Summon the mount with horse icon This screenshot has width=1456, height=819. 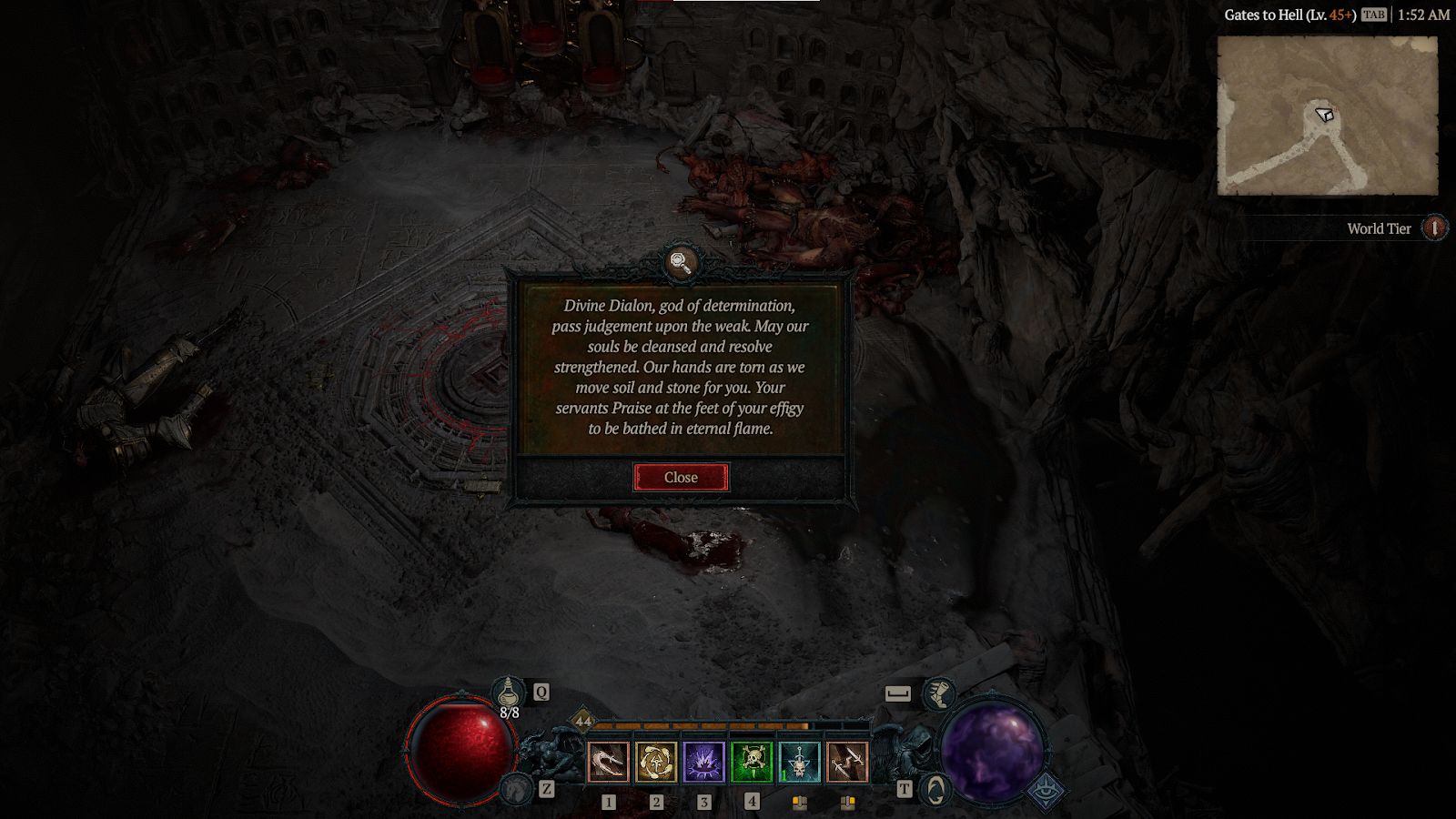coord(517,788)
